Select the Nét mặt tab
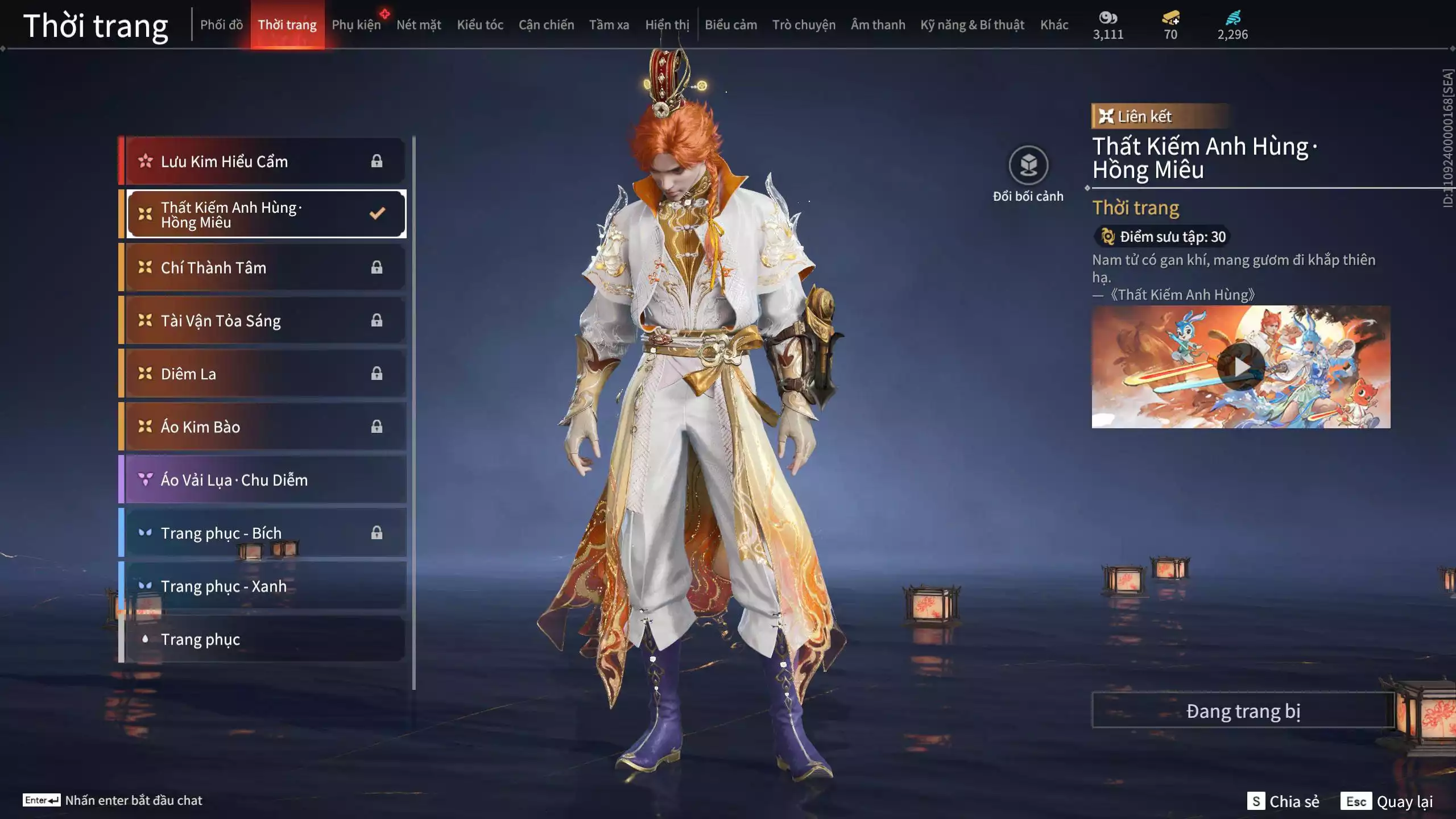The width and height of the screenshot is (1456, 819). tap(419, 25)
